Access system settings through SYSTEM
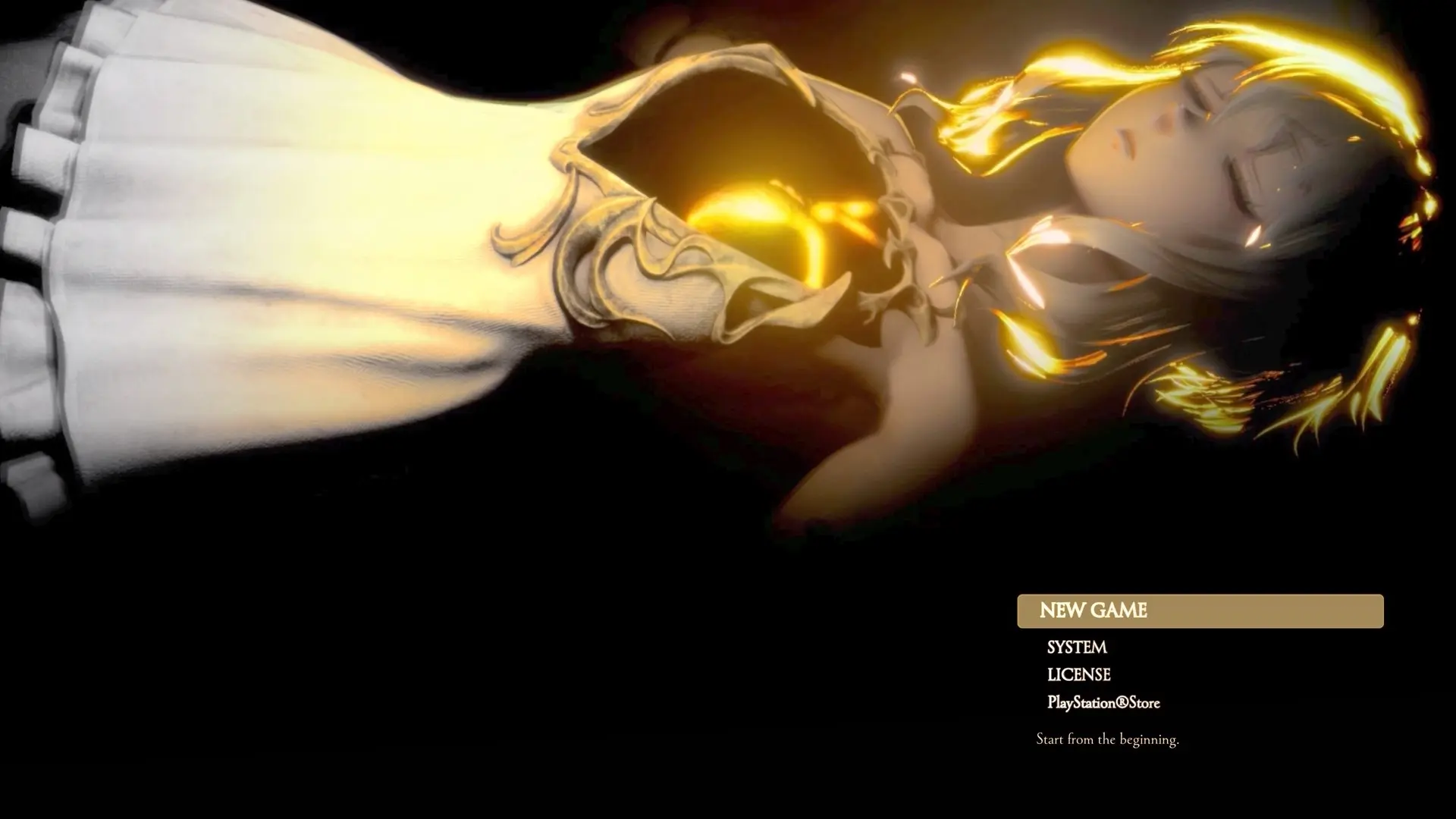This screenshot has height=819, width=1456. tap(1076, 648)
